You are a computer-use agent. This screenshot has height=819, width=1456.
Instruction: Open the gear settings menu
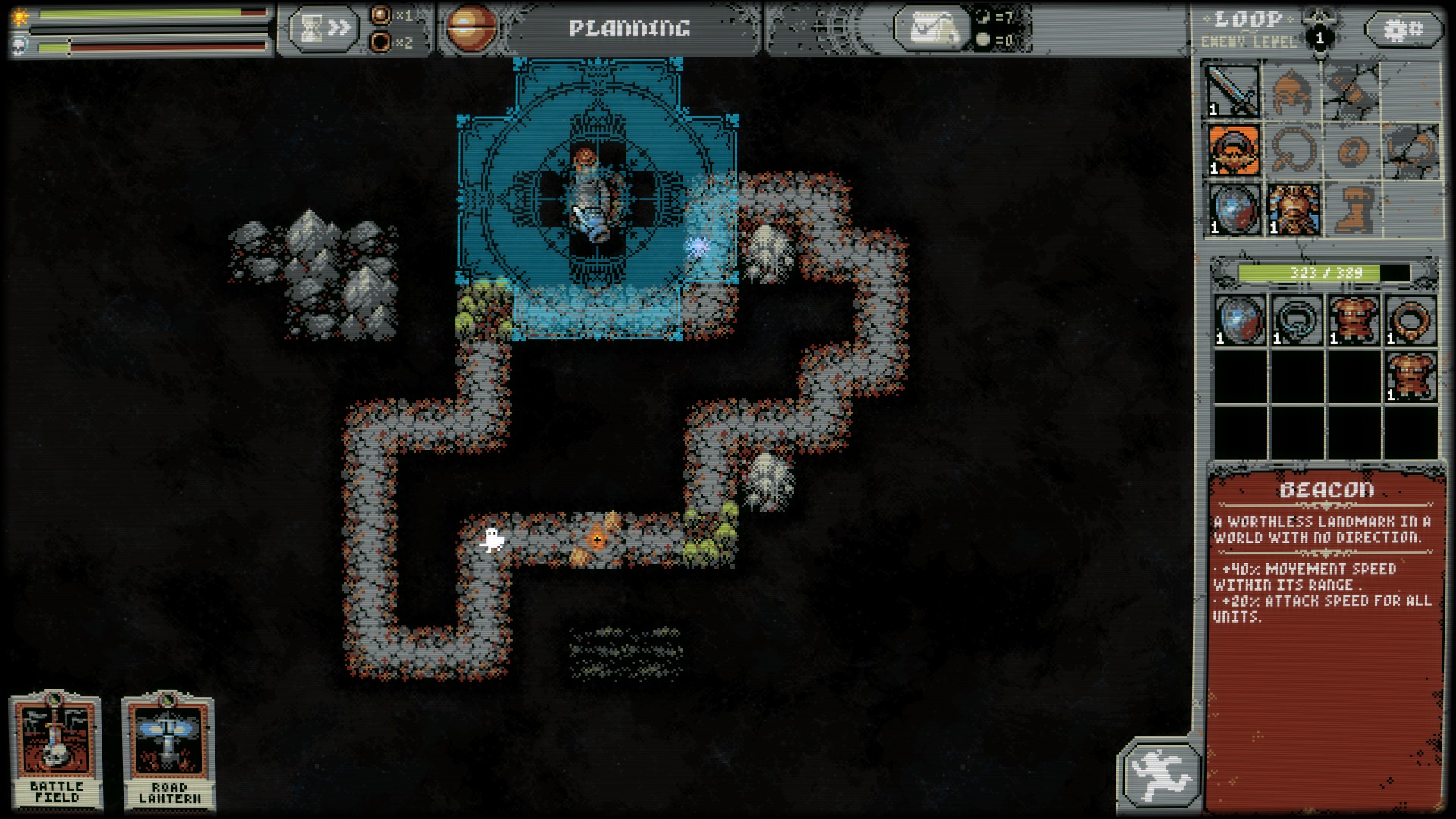coord(1403,30)
